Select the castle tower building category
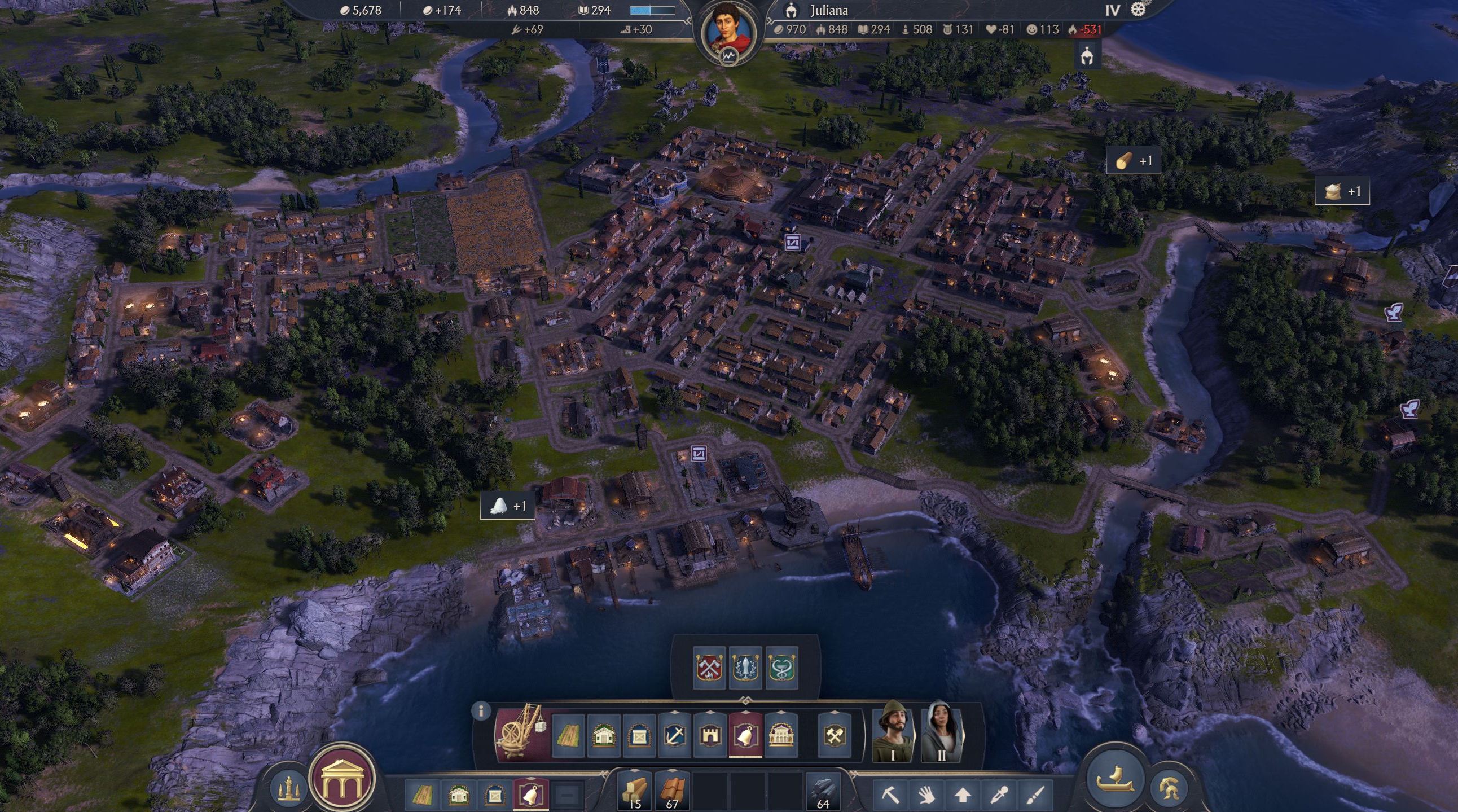This screenshot has height=812, width=1458. pyautogui.click(x=710, y=736)
